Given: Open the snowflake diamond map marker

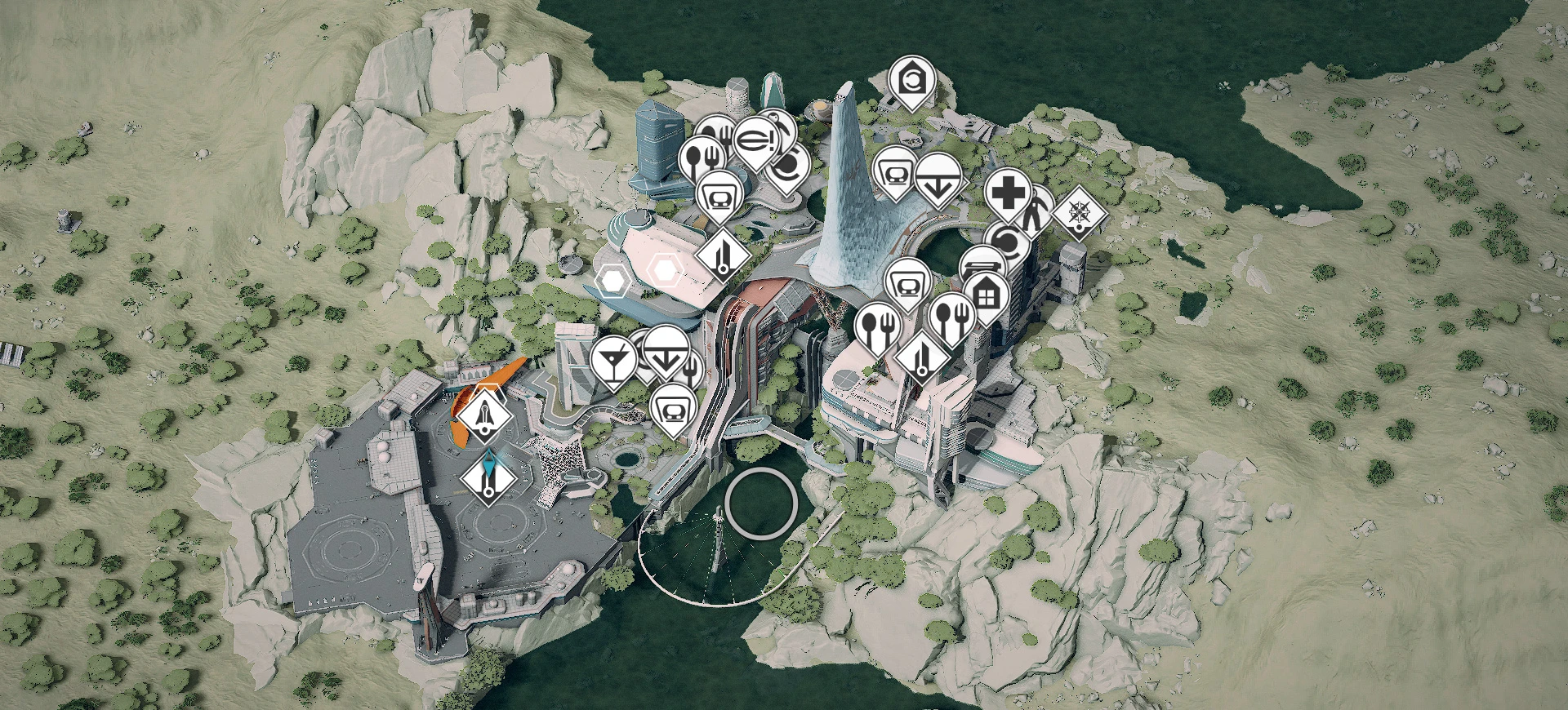Looking at the screenshot, I should [1079, 214].
